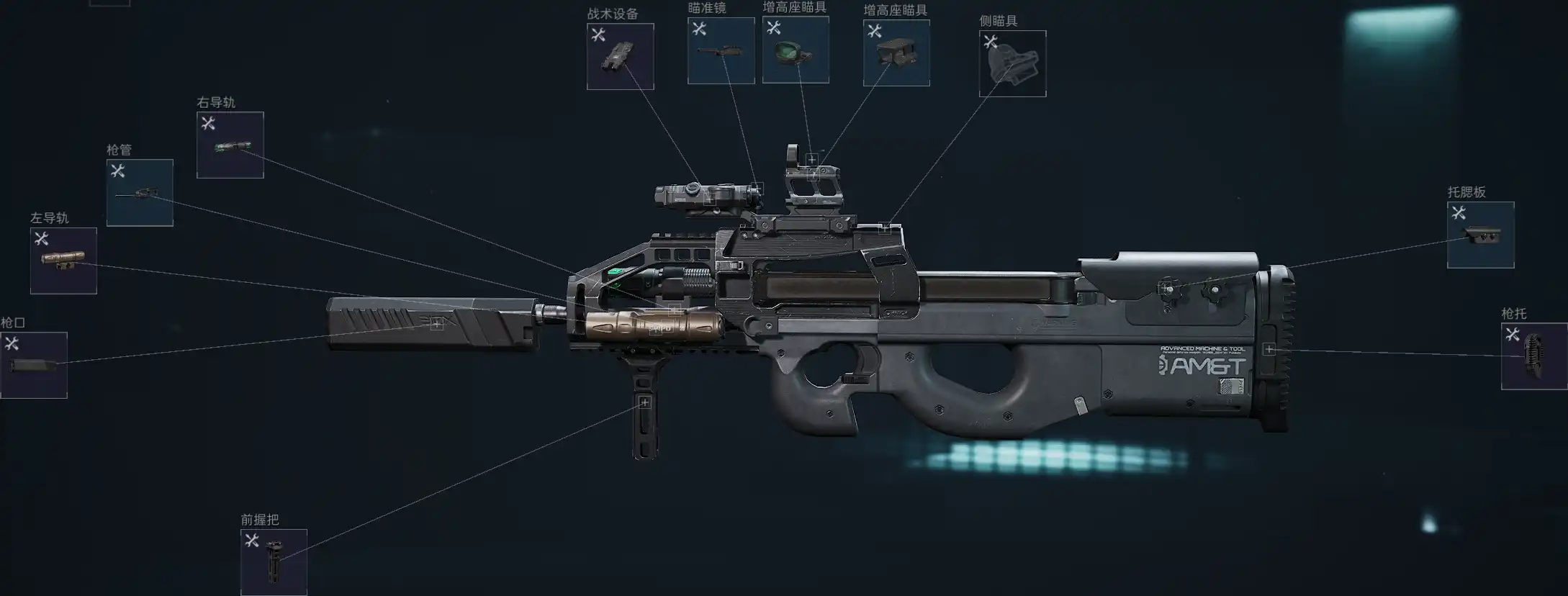Choose the 增高座瞄具 slot showing green-lens sight
The height and width of the screenshot is (596, 1568).
point(796,50)
